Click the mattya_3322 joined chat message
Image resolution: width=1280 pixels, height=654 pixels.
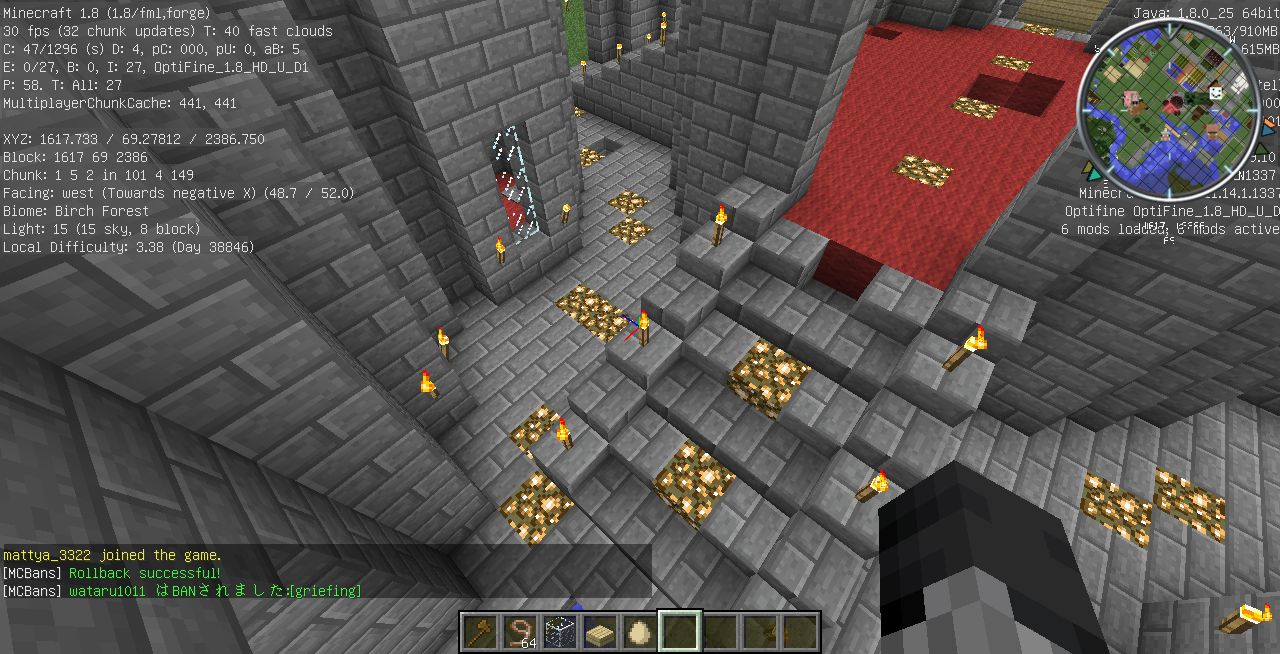coord(112,555)
